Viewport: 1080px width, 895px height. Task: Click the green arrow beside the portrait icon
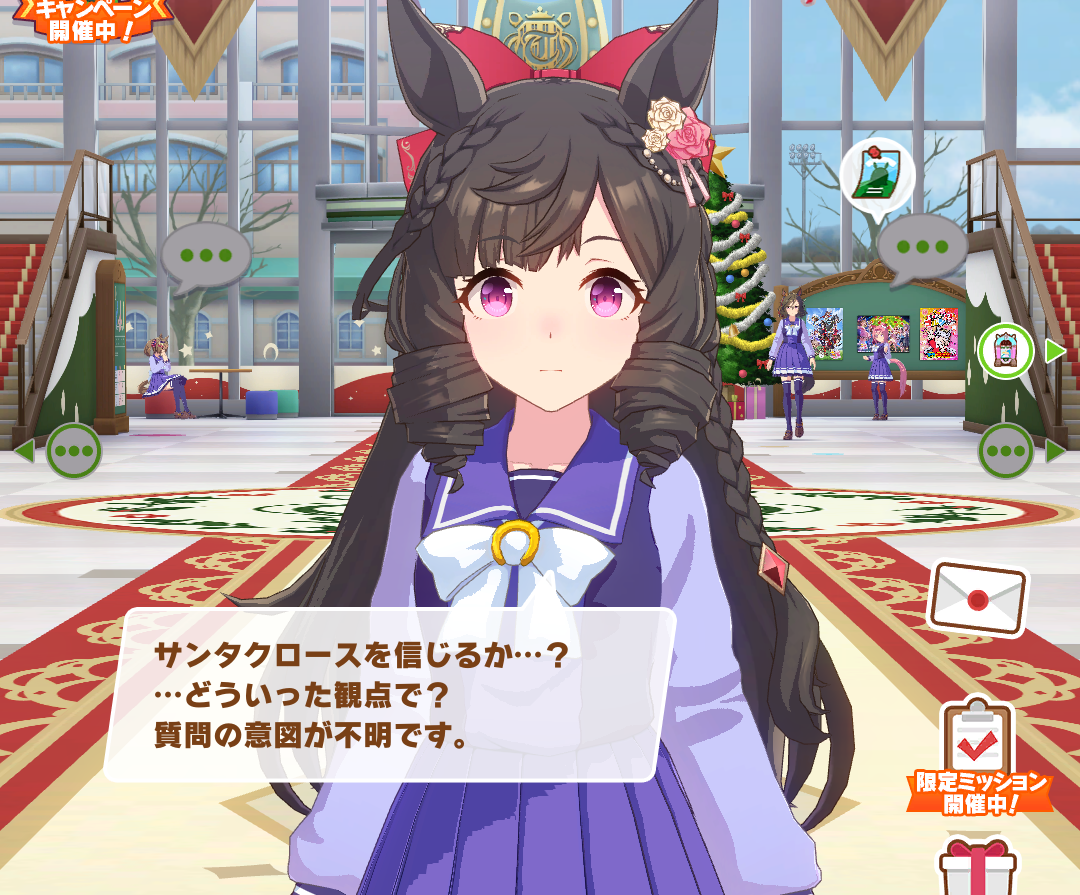[1055, 351]
